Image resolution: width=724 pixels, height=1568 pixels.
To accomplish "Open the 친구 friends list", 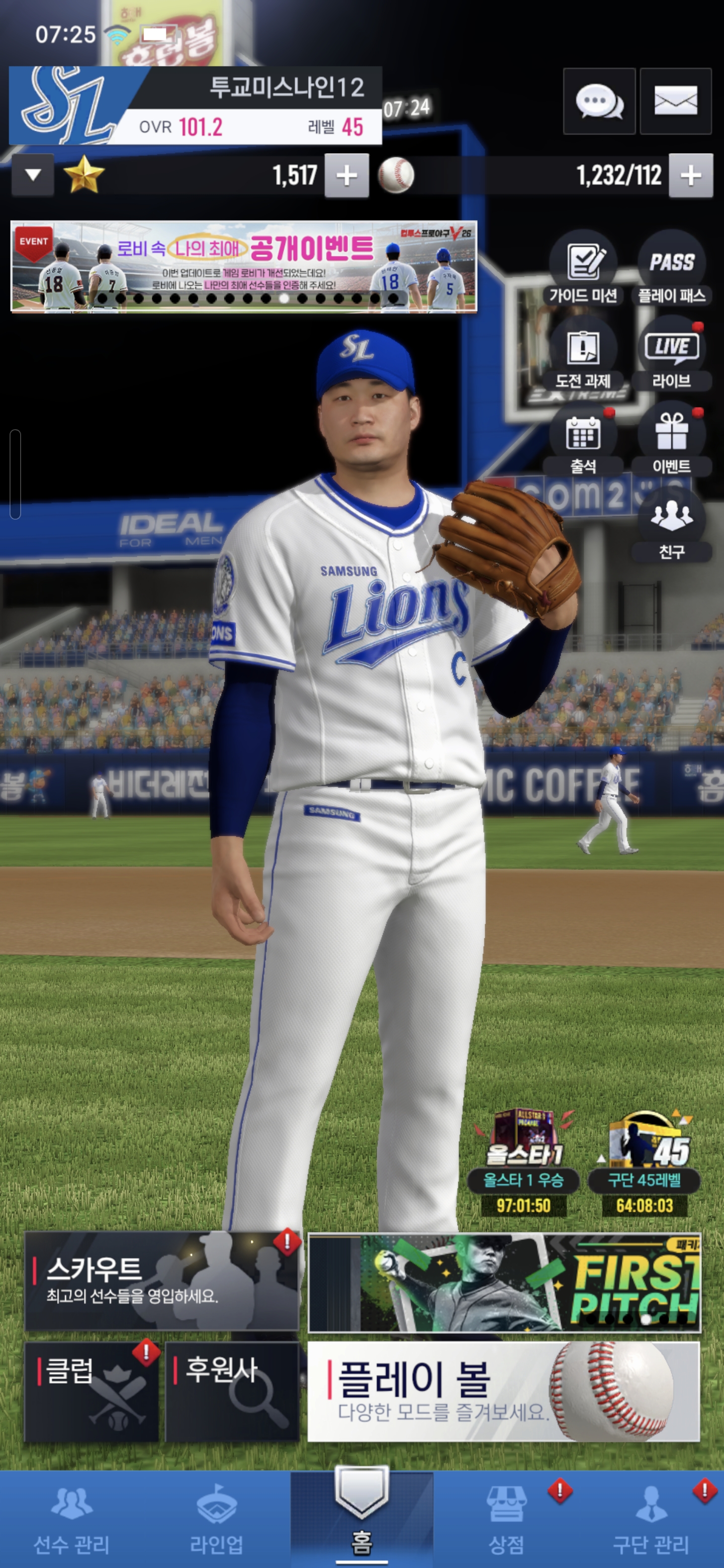I will coord(672,524).
